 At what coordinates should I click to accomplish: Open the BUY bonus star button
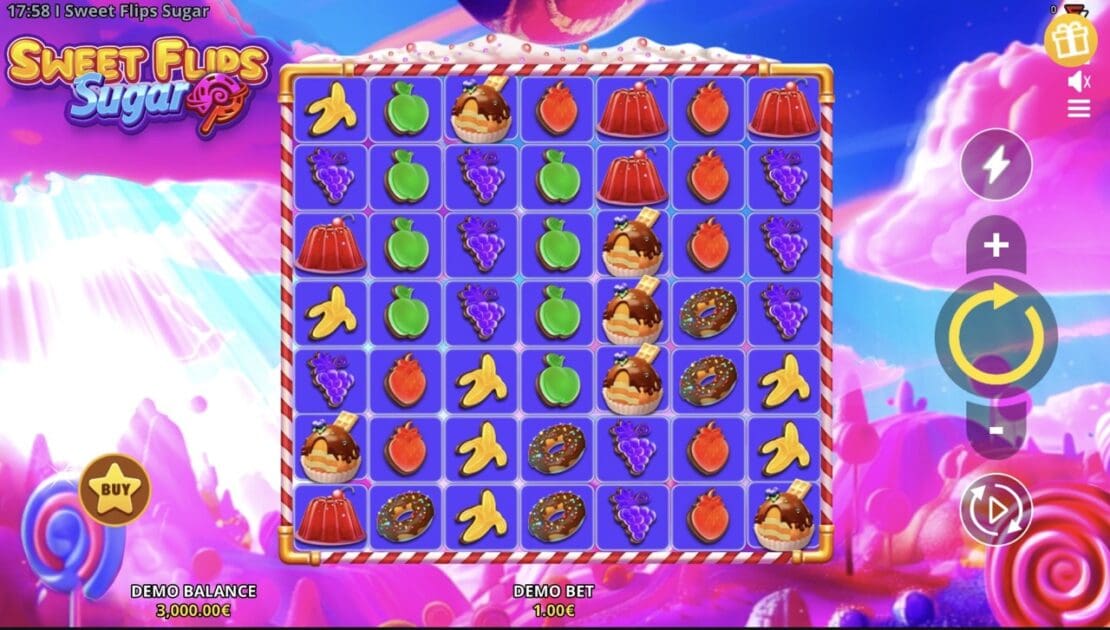pyautogui.click(x=115, y=490)
